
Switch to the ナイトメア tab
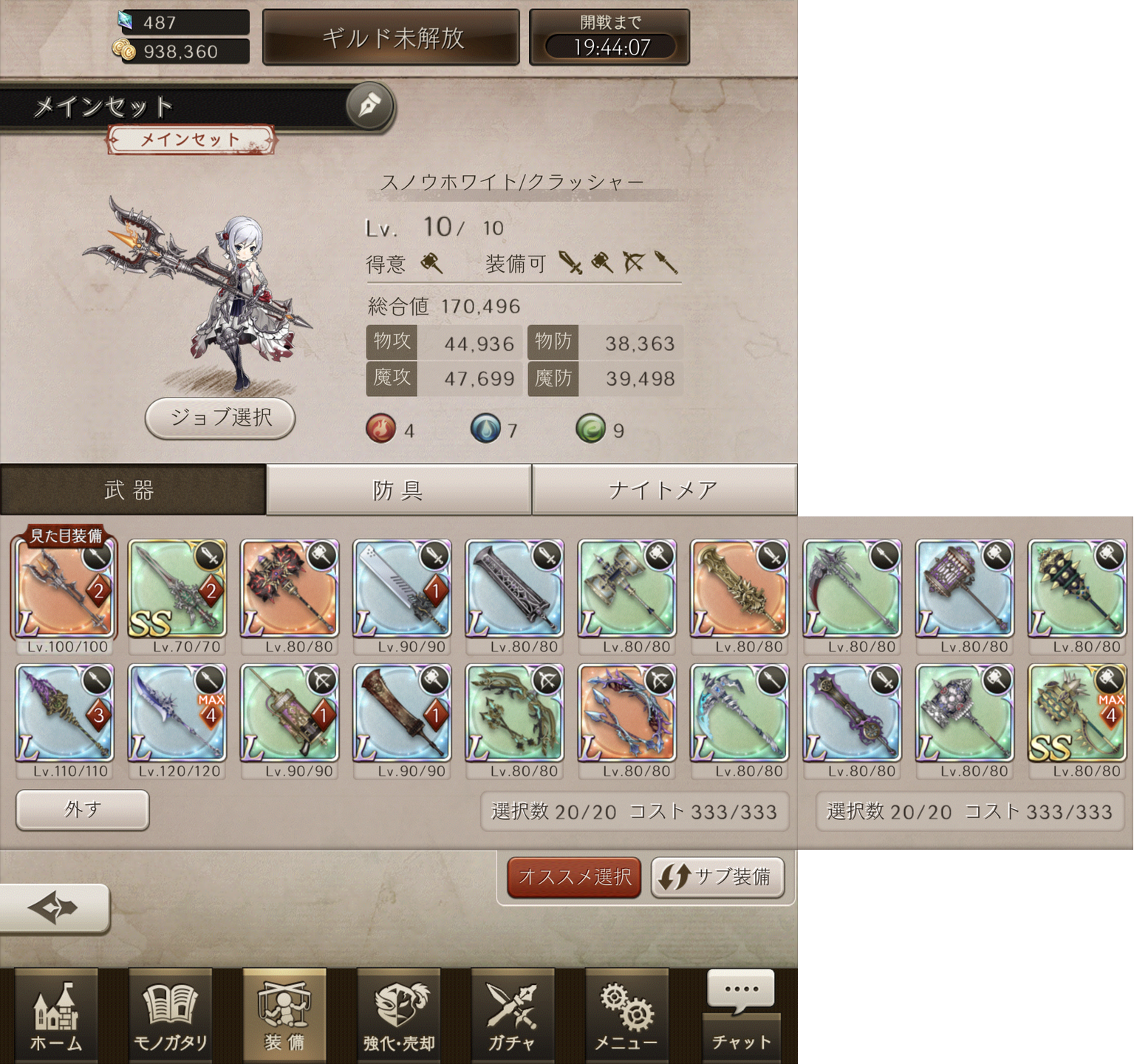coord(663,490)
